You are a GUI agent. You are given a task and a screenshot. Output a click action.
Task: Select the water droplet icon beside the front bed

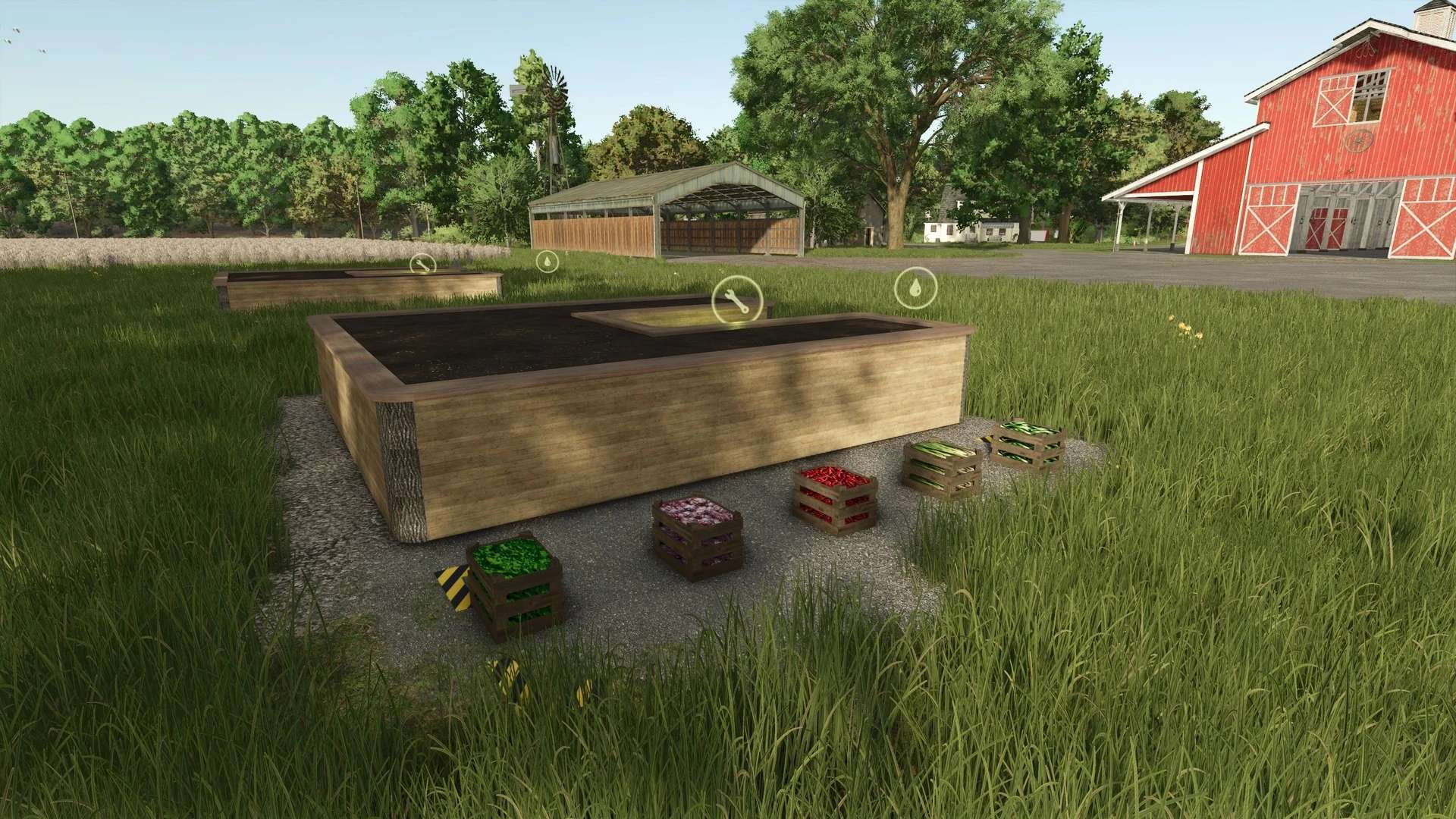click(914, 288)
